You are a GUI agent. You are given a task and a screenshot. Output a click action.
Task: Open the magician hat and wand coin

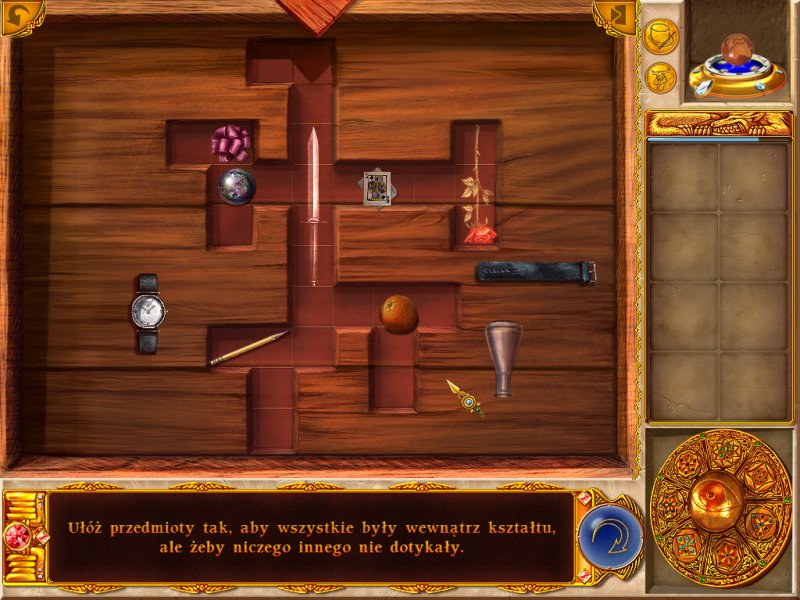tap(660, 37)
